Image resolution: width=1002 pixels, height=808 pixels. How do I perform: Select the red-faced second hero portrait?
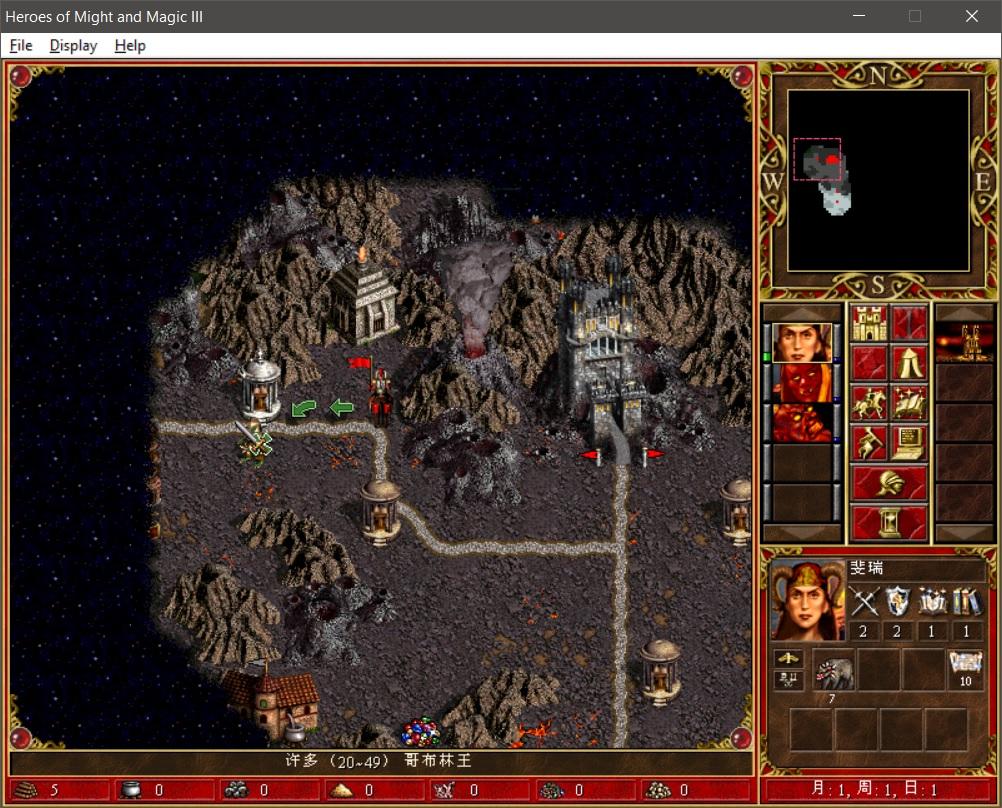click(x=802, y=383)
